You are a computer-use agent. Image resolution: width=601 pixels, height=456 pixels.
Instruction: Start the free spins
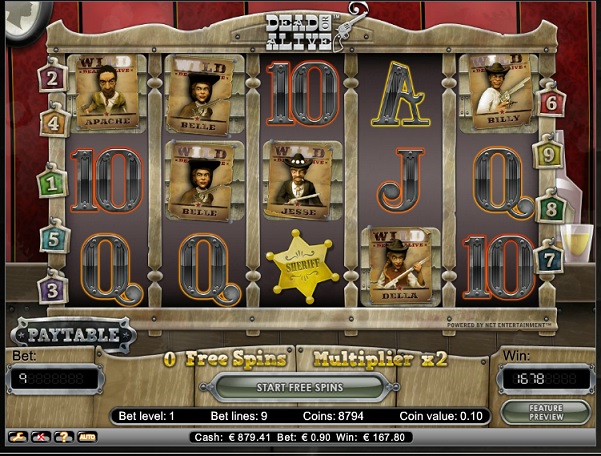300,387
